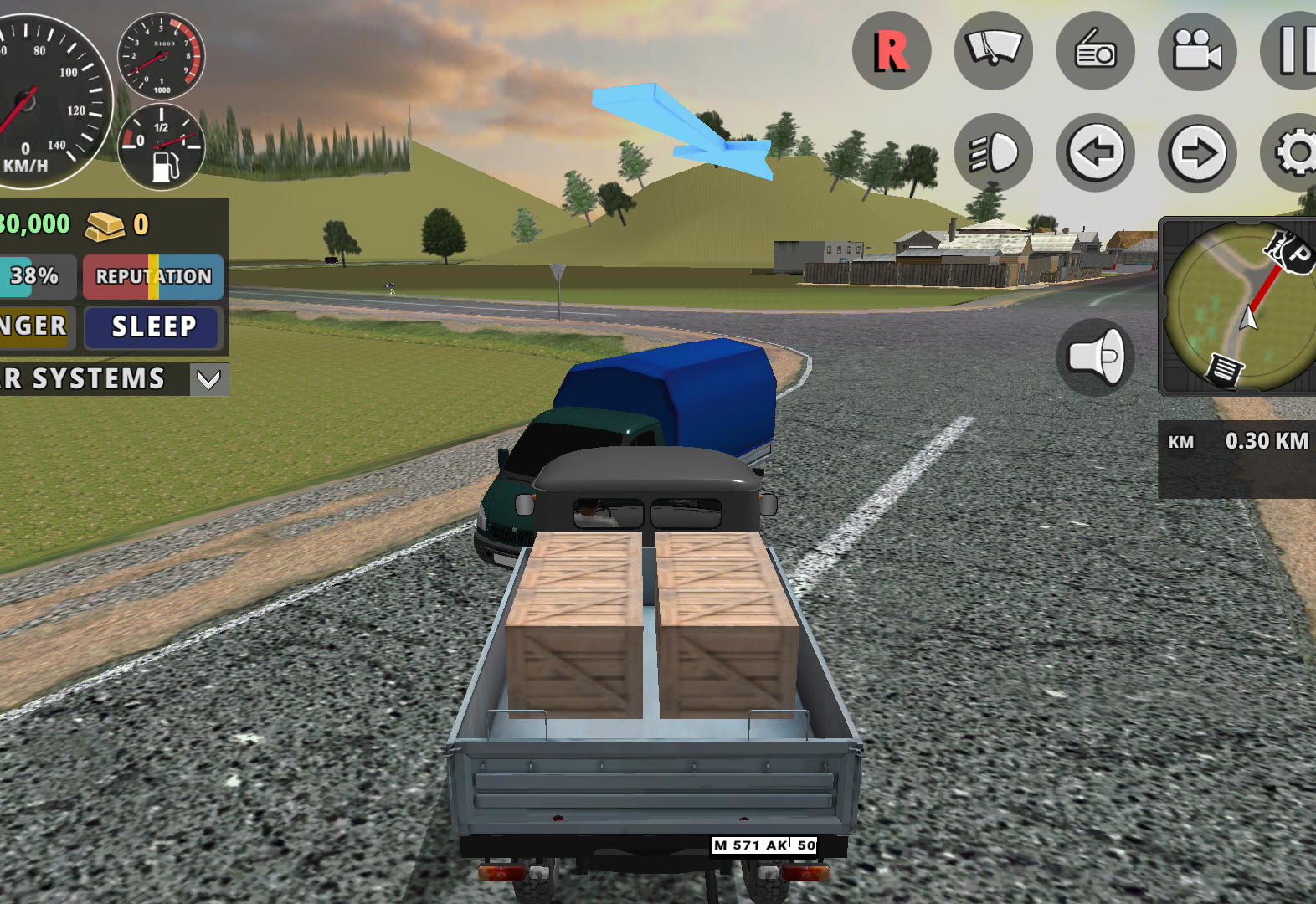Activate the windshield wipers

pyautogui.click(x=994, y=50)
